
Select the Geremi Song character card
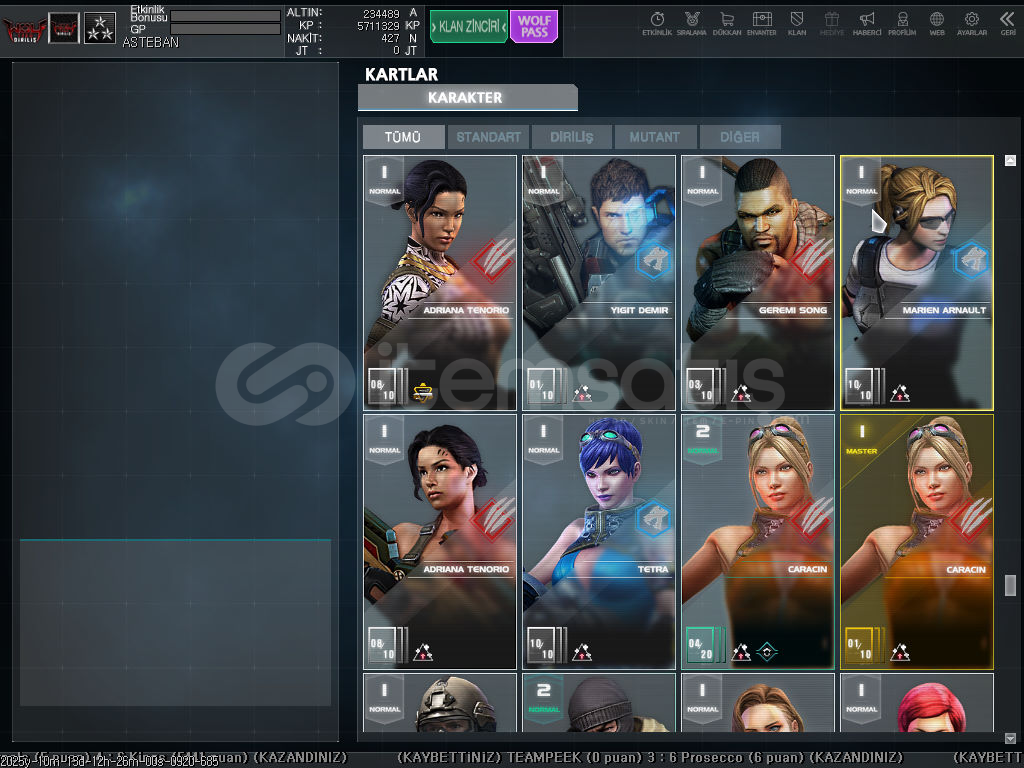click(757, 282)
